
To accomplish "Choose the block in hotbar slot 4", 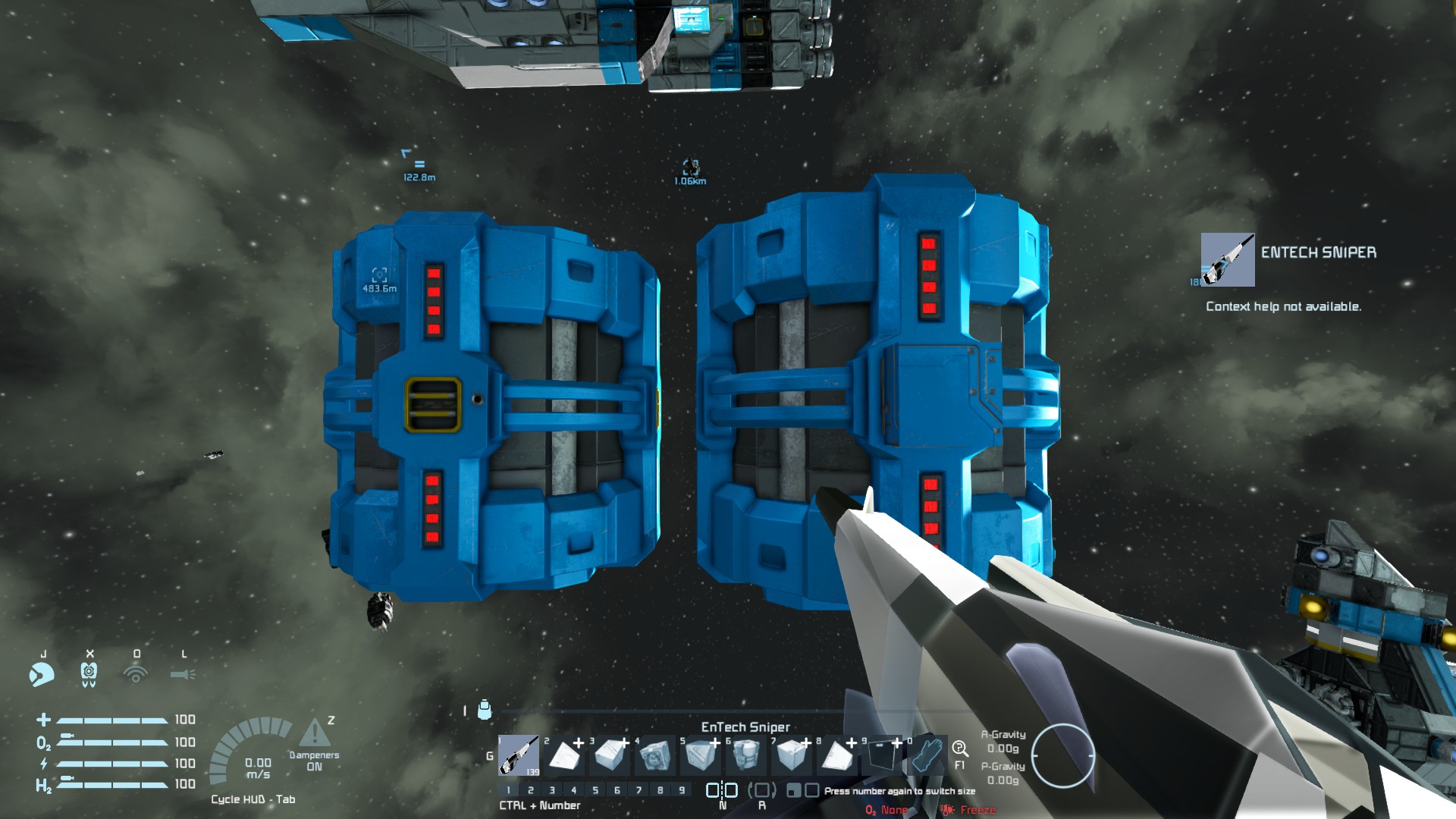I will 654,755.
